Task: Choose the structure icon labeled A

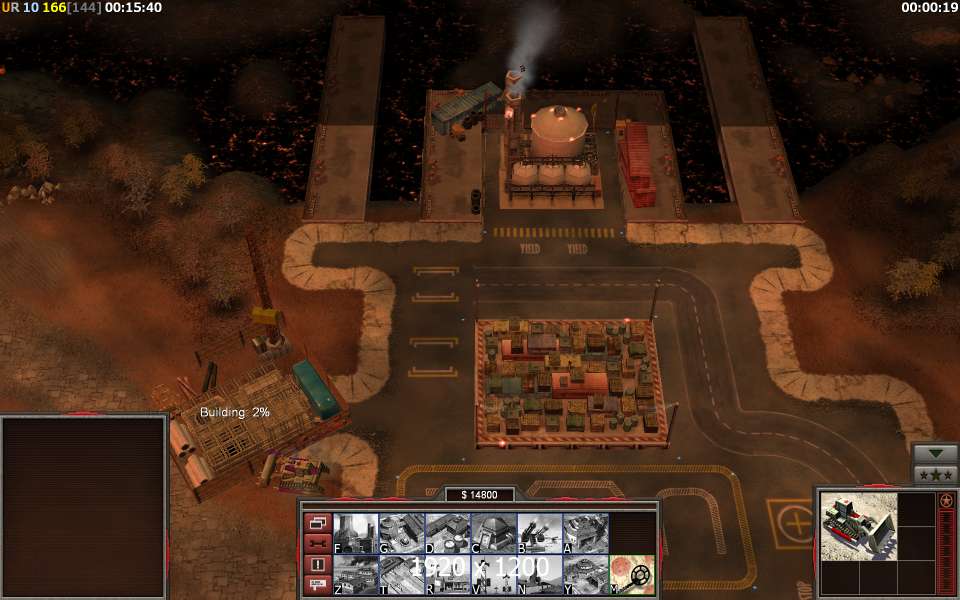Action: (585, 533)
